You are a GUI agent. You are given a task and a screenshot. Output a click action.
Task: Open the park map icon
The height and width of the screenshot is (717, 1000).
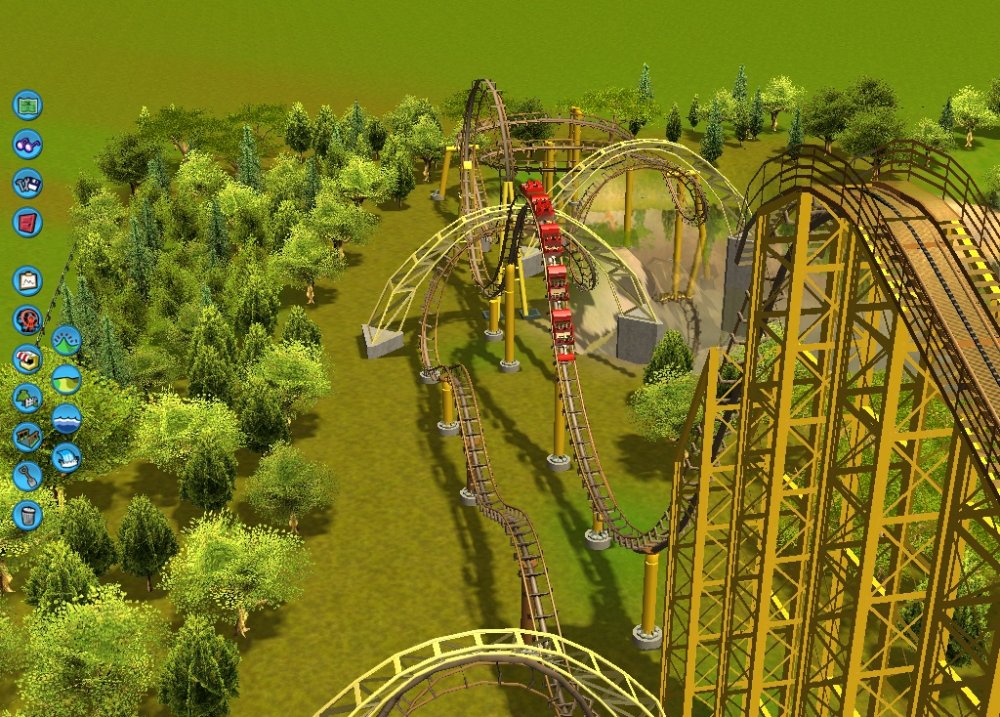pyautogui.click(x=27, y=105)
